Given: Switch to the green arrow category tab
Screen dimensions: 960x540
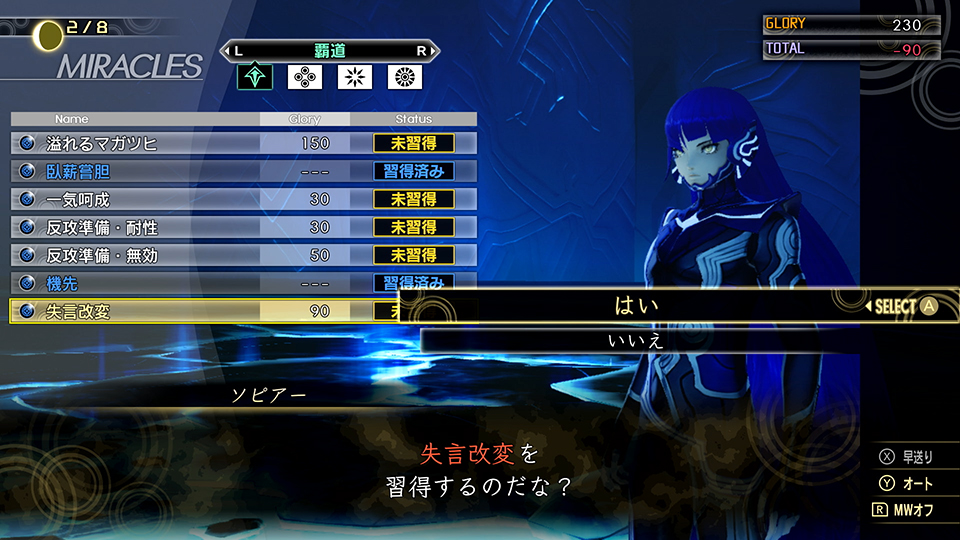Looking at the screenshot, I should coord(254,77).
